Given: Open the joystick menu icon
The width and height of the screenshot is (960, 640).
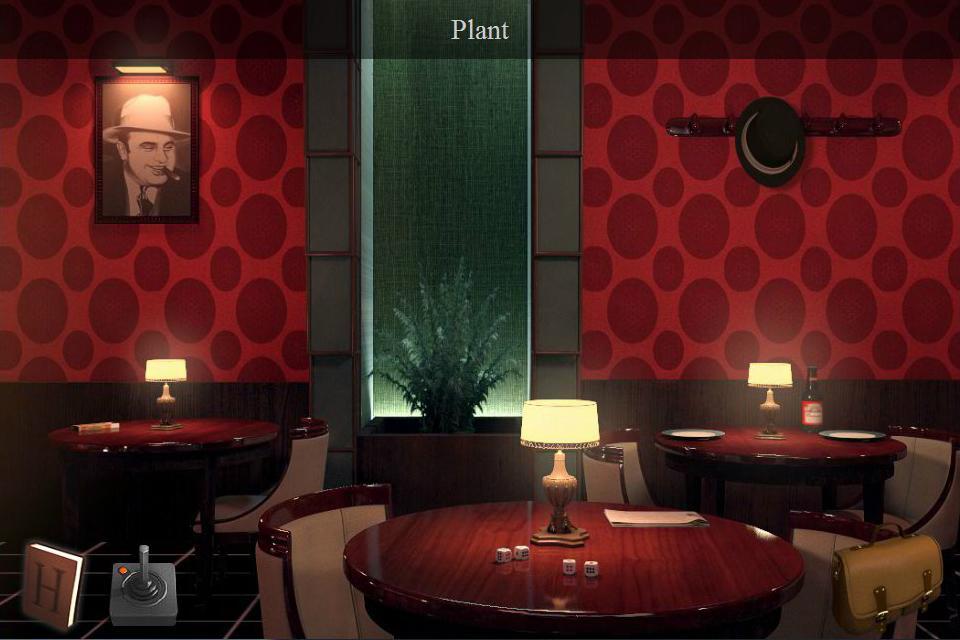Looking at the screenshot, I should [x=143, y=587].
